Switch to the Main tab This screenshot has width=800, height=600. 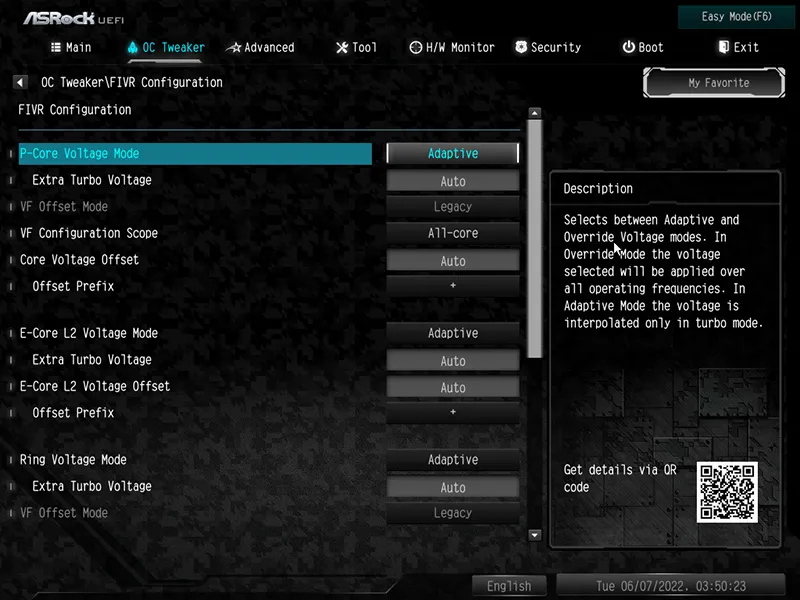[x=71, y=47]
